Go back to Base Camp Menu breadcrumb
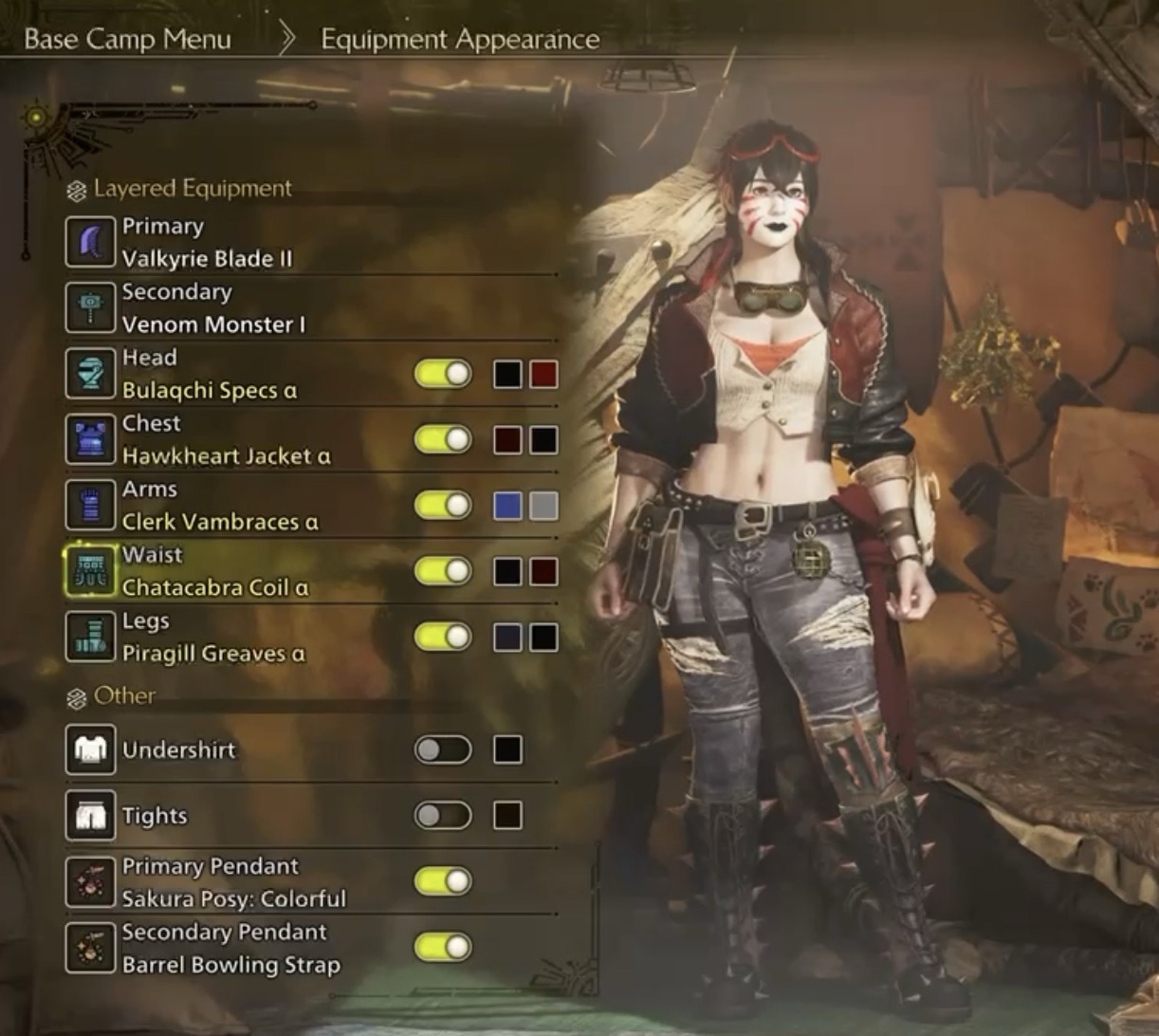The width and height of the screenshot is (1159, 1036). [x=127, y=40]
